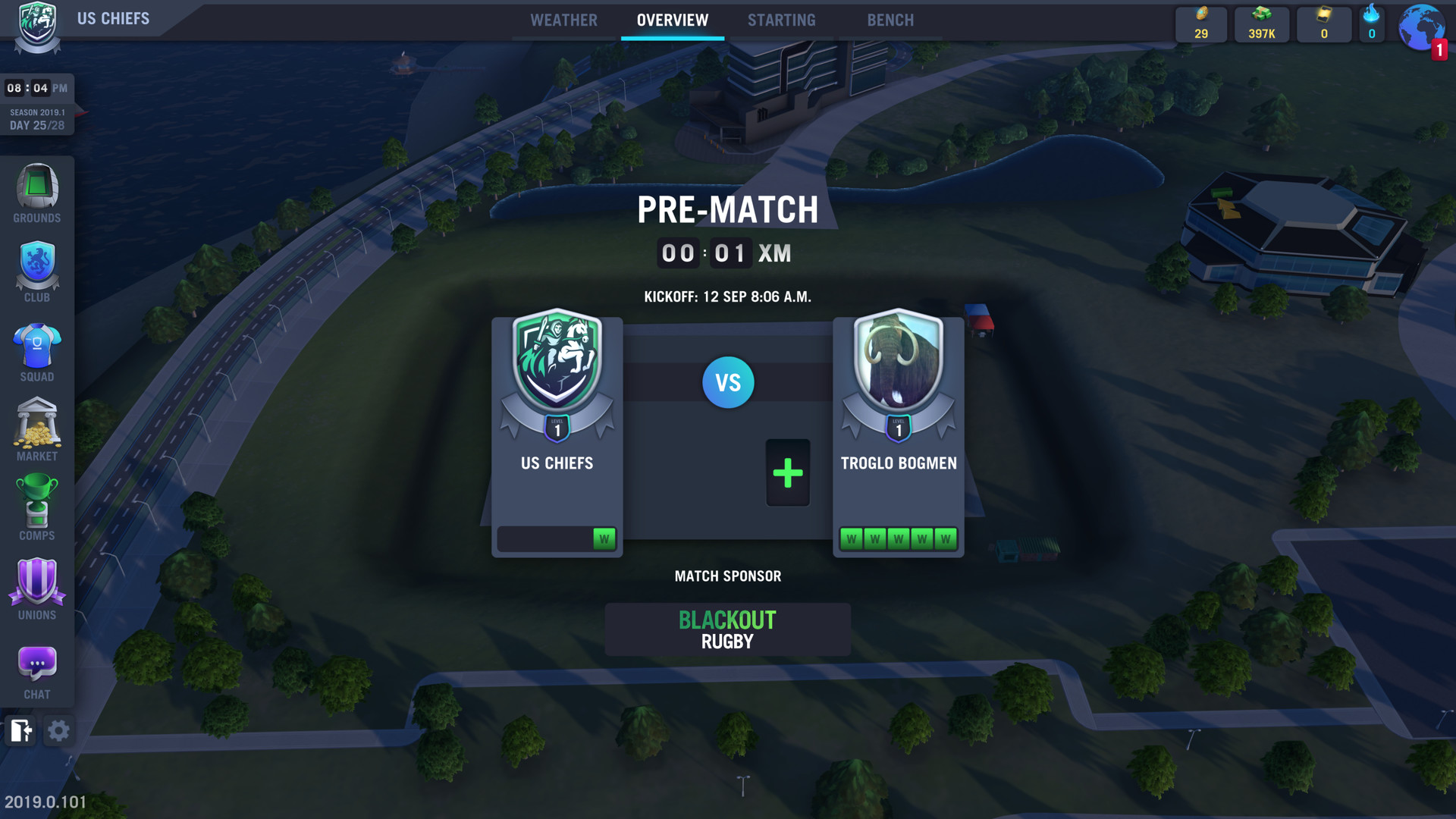Open the settings gear

click(x=58, y=730)
